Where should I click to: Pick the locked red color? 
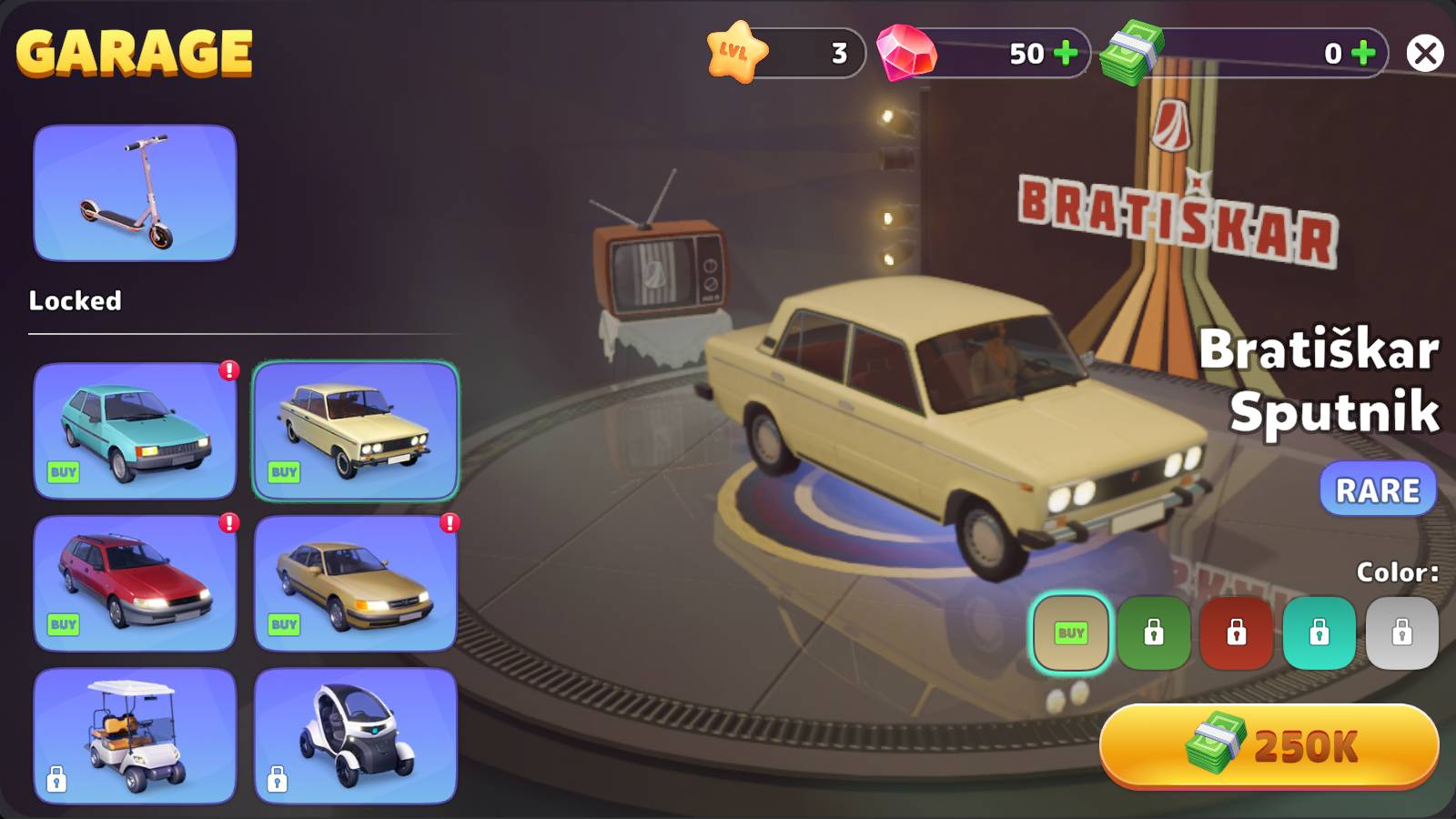1236,632
